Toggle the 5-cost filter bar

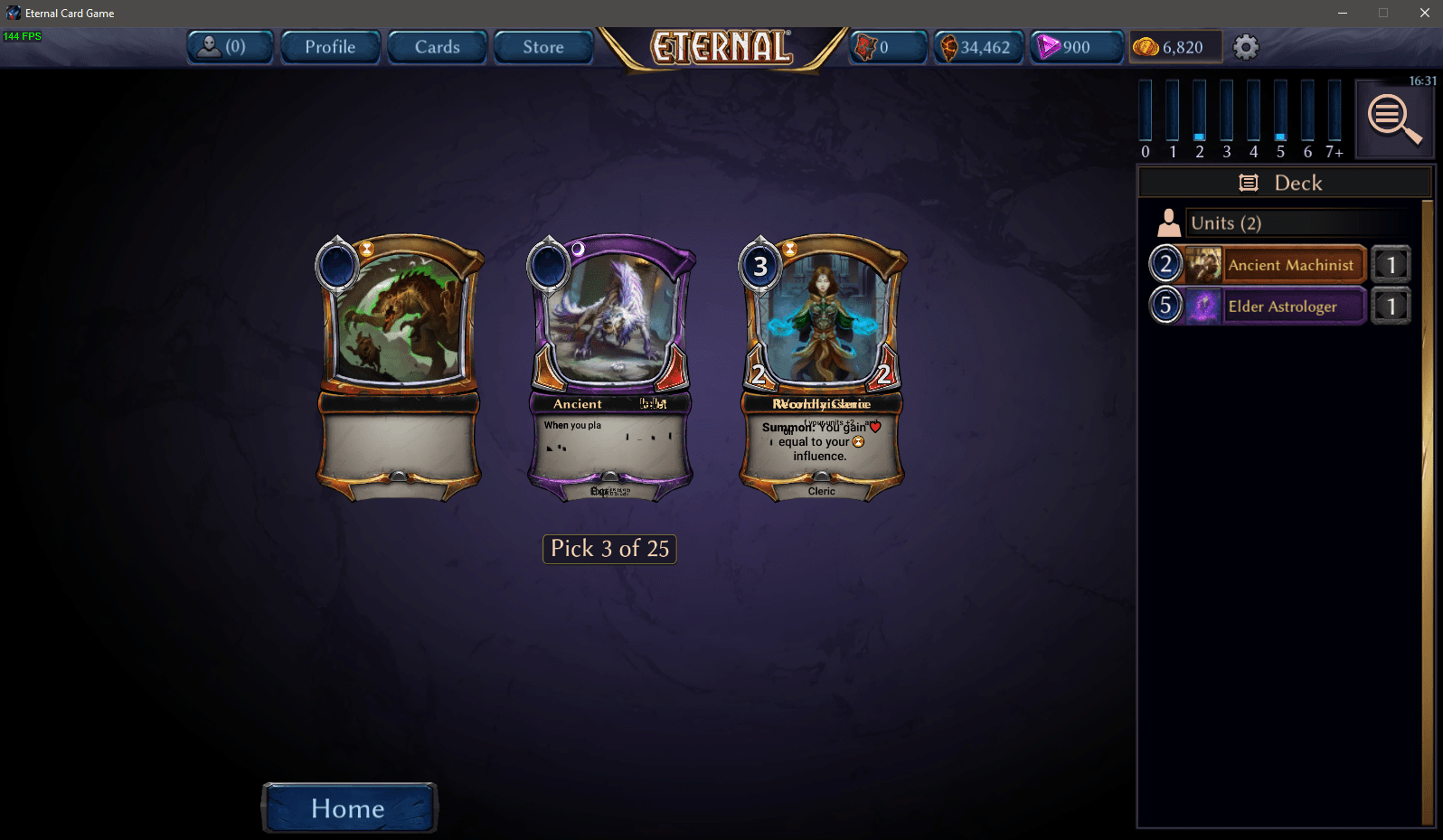tap(1280, 113)
